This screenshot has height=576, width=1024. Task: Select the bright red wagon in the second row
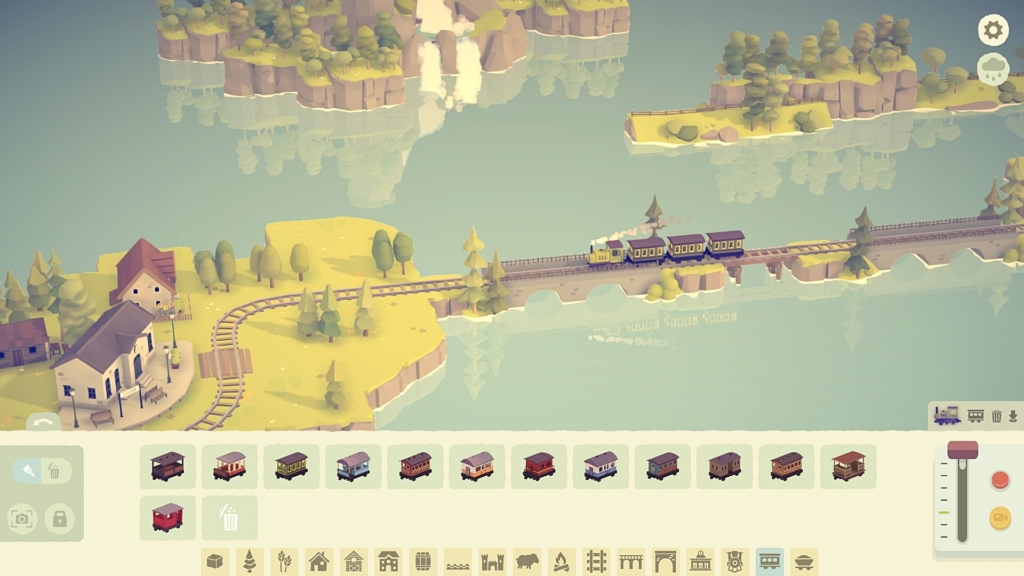[x=167, y=517]
